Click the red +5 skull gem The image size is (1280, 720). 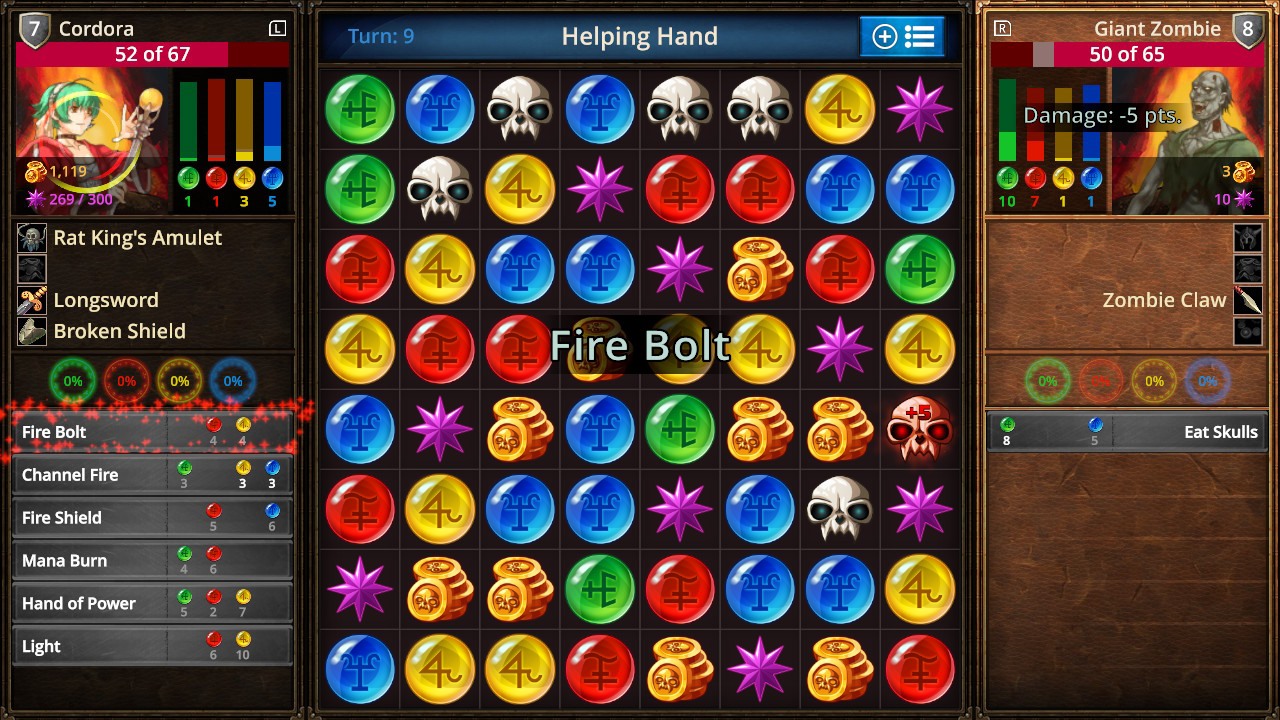point(919,430)
